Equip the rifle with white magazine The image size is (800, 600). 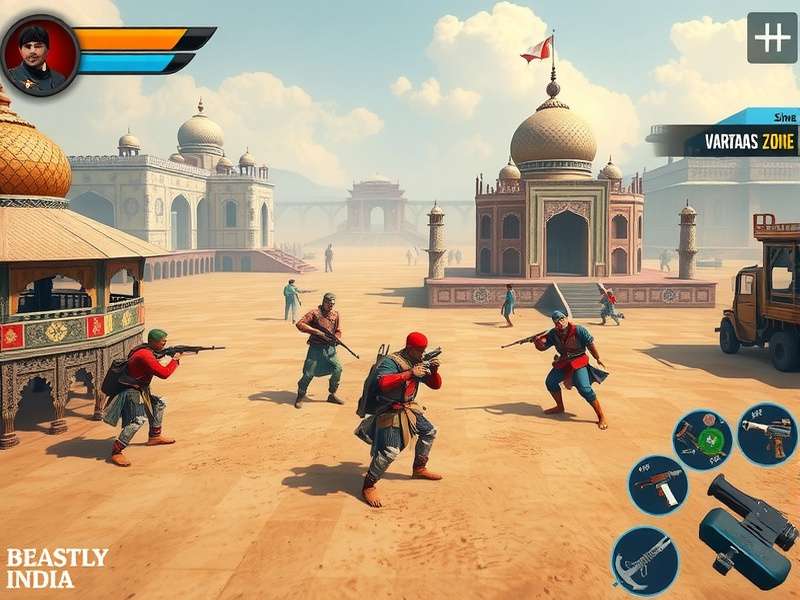(x=657, y=485)
